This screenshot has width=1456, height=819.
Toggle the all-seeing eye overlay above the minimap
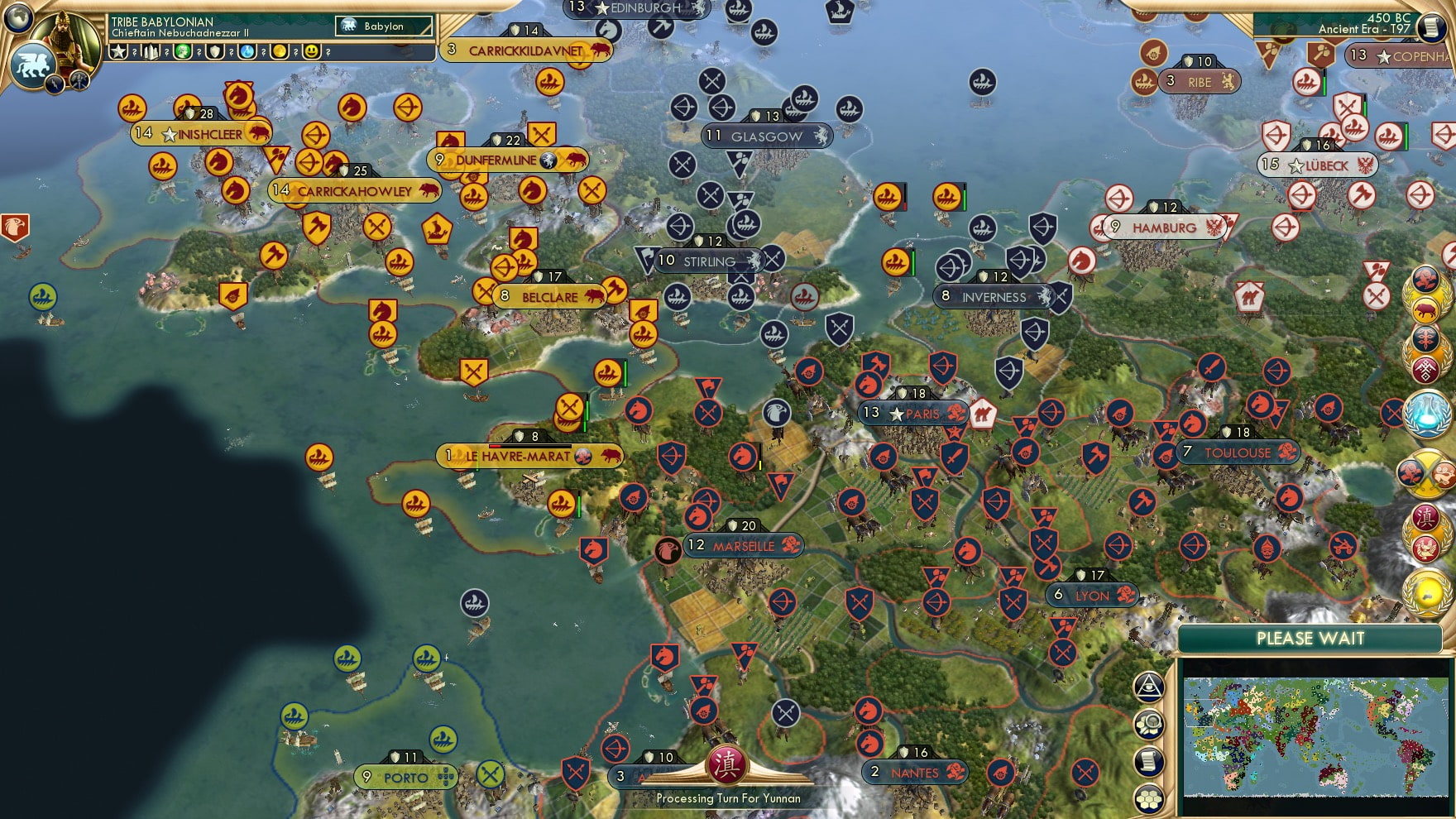[1148, 687]
